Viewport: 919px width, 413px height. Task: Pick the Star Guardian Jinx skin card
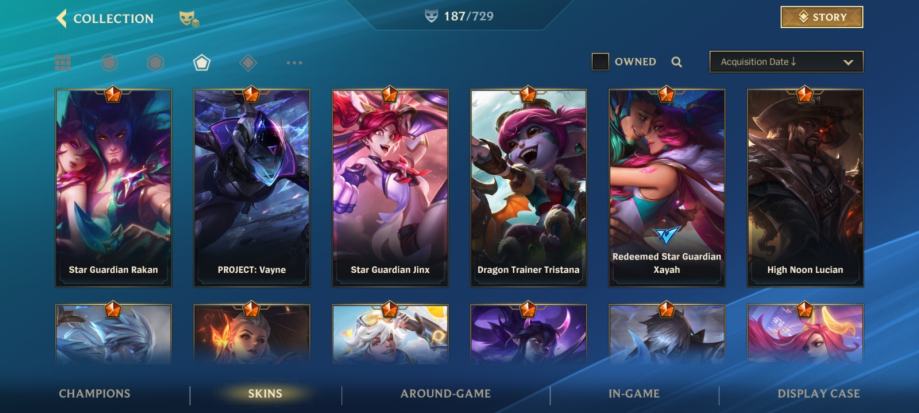click(x=390, y=188)
